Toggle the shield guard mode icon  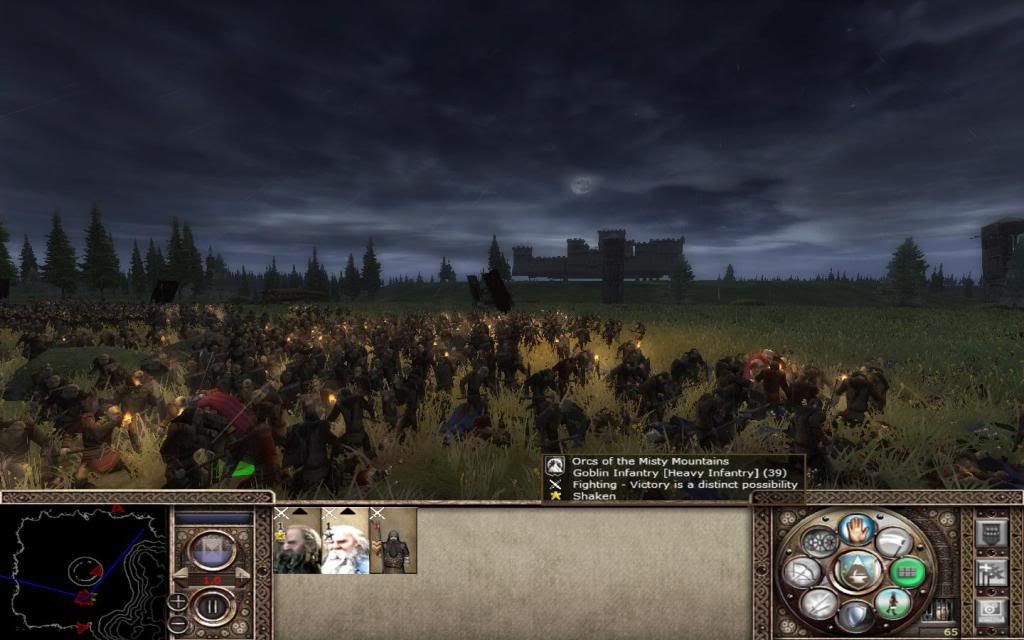pos(856,616)
